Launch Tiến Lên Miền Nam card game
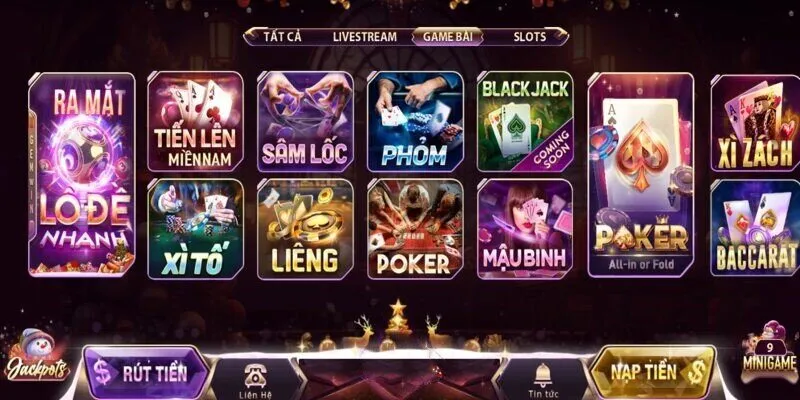Viewport: 800px width, 400px height. 195,122
